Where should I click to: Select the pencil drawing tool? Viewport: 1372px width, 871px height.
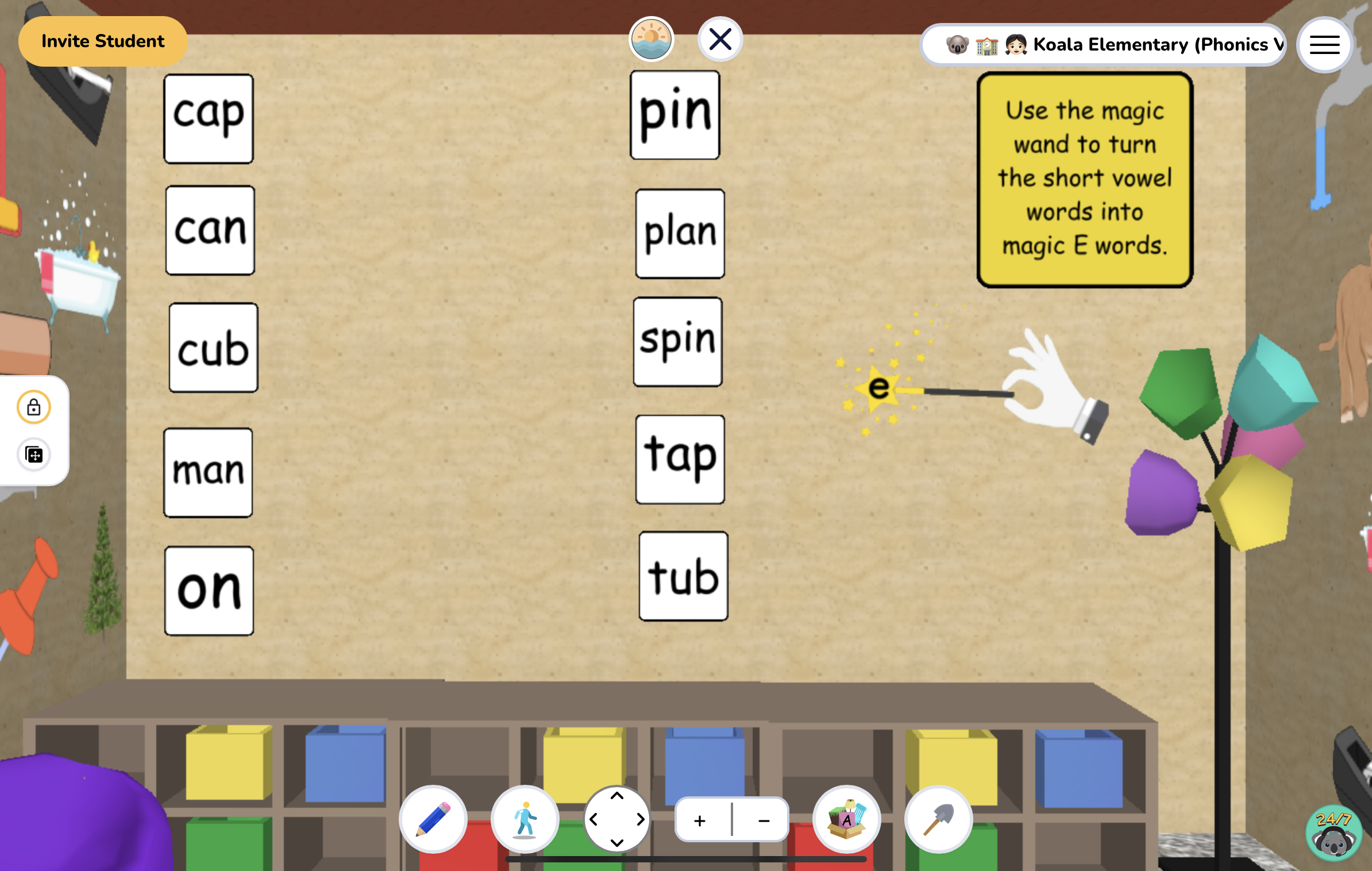tap(433, 820)
